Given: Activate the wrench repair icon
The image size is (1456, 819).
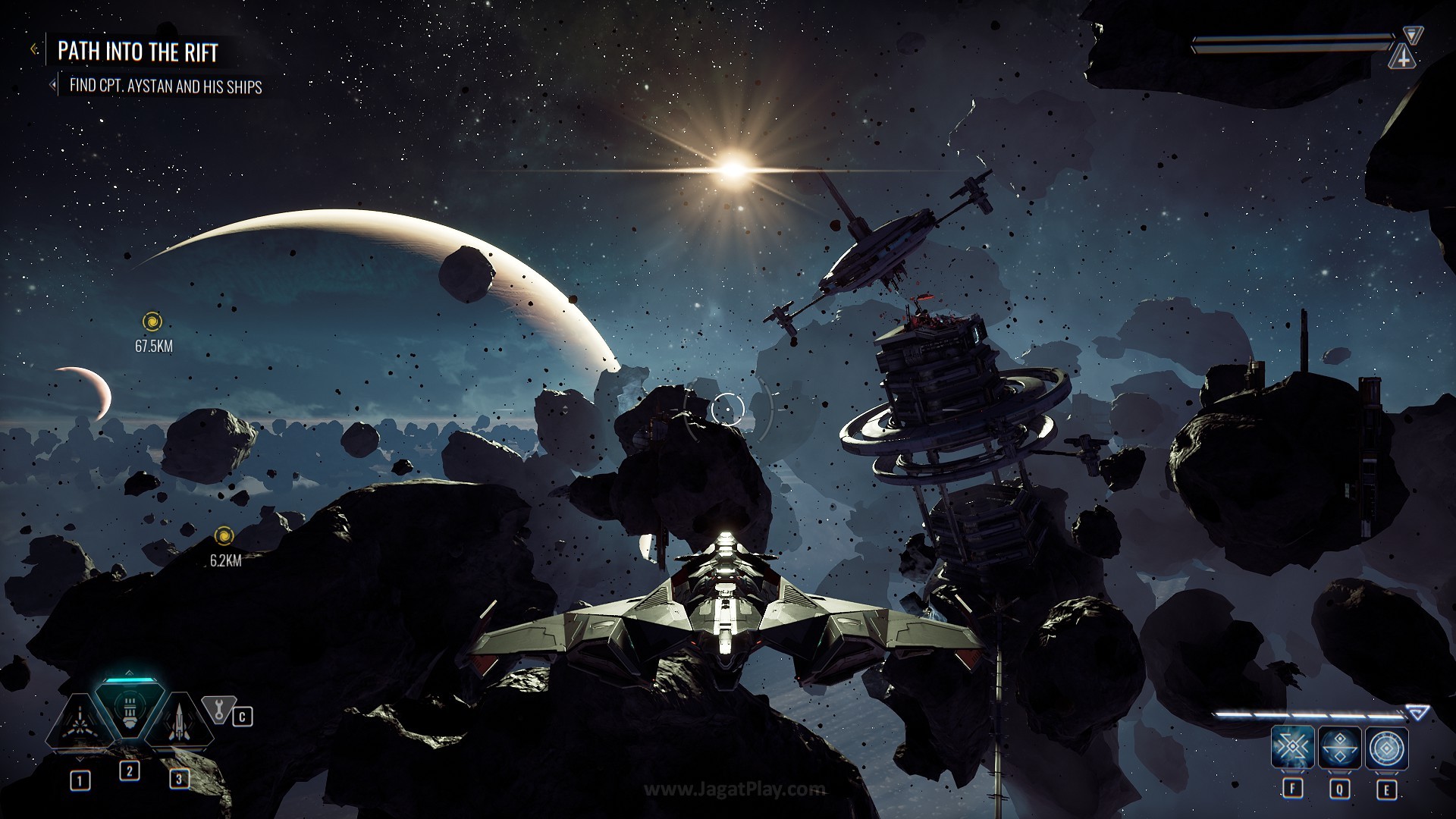Looking at the screenshot, I should tap(218, 711).
